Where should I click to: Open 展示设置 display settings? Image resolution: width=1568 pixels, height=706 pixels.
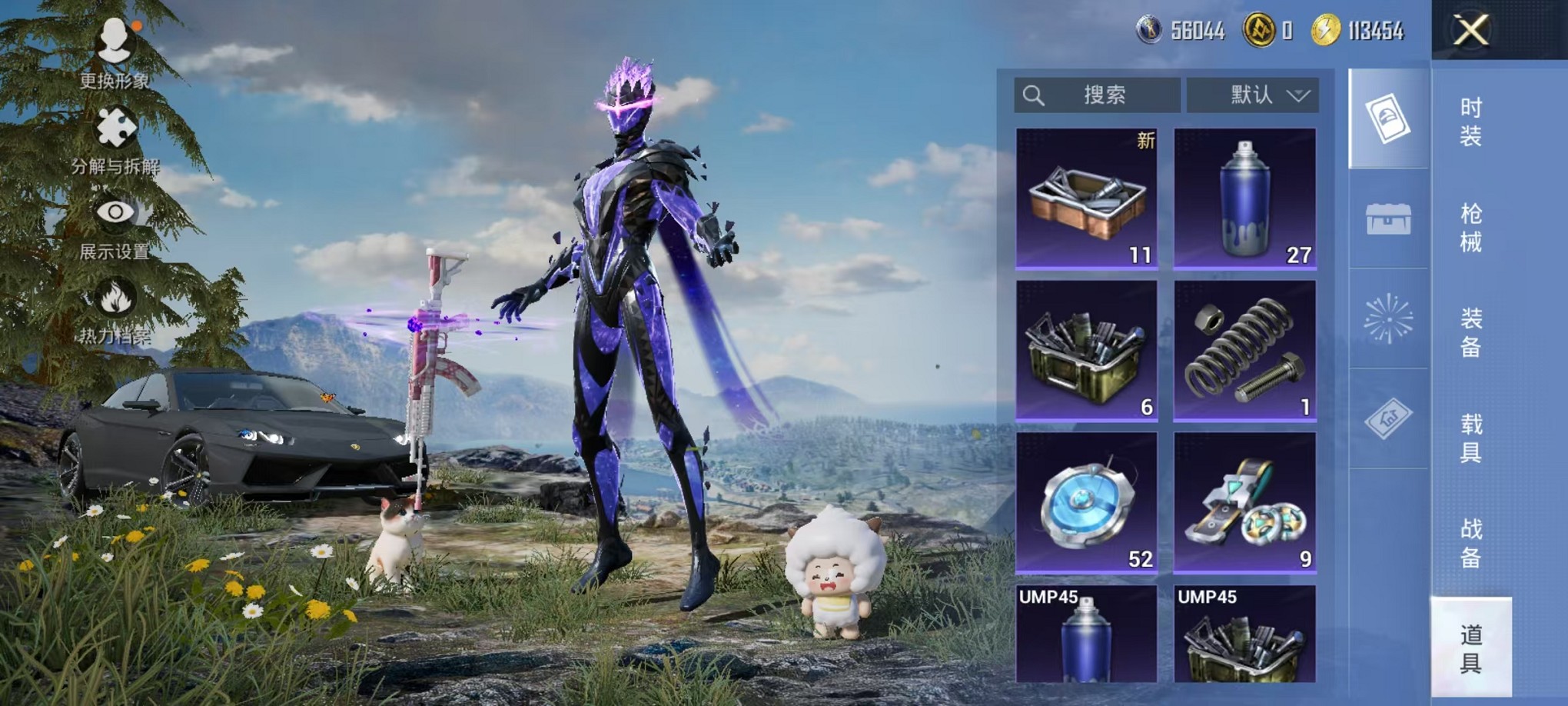point(115,225)
